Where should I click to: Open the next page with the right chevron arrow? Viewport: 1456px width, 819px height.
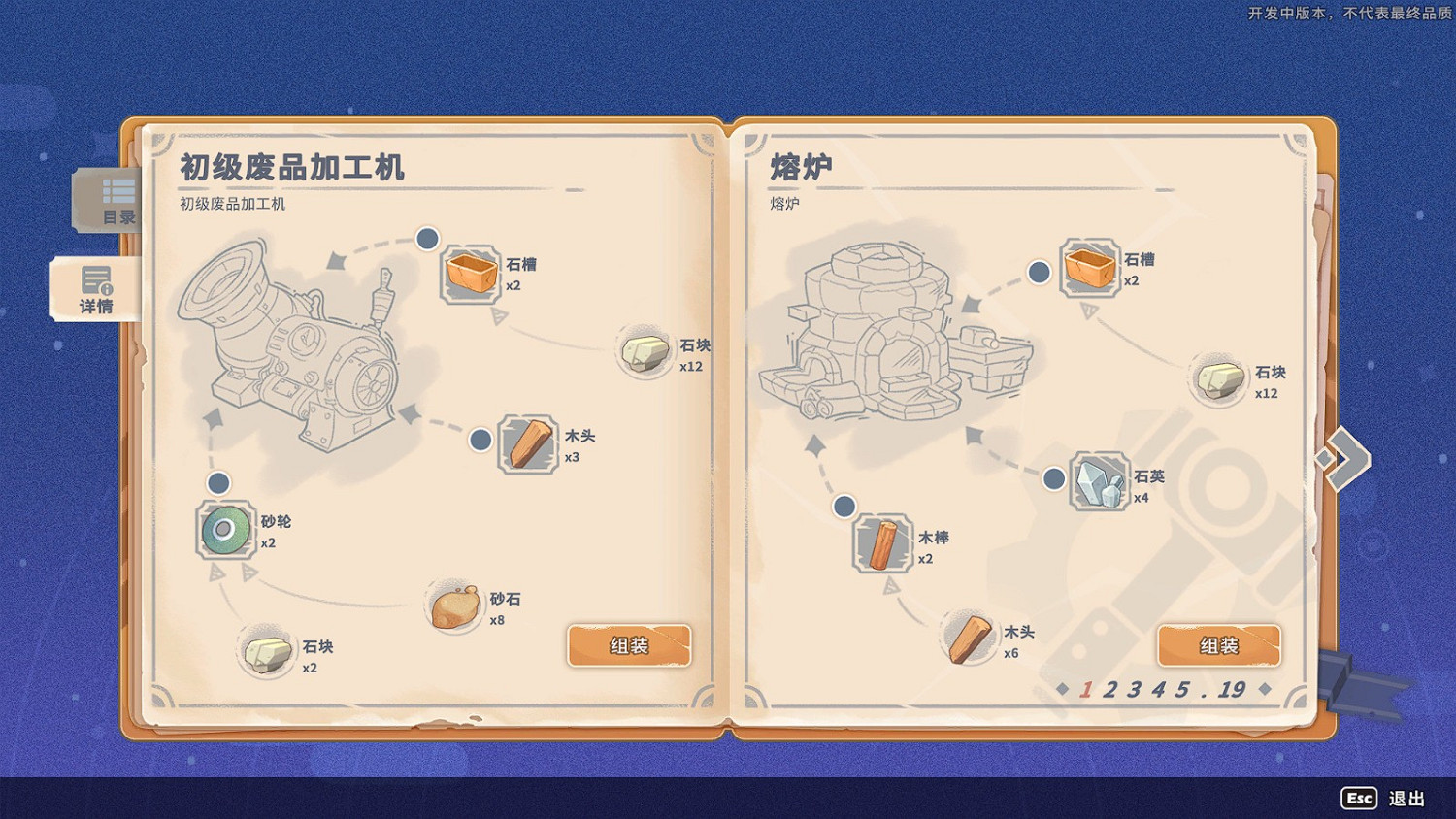click(x=1346, y=456)
